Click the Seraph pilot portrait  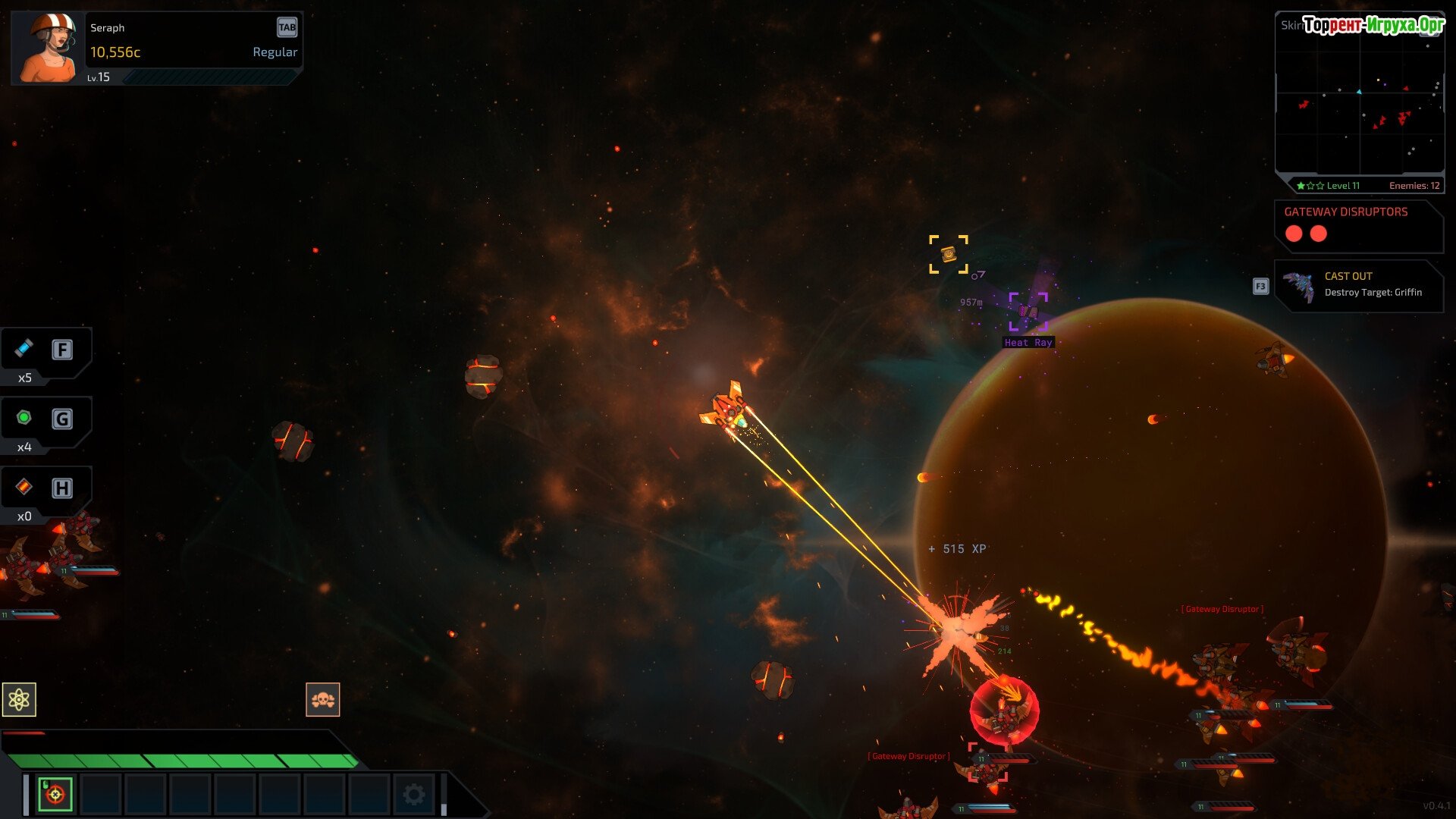[47, 47]
